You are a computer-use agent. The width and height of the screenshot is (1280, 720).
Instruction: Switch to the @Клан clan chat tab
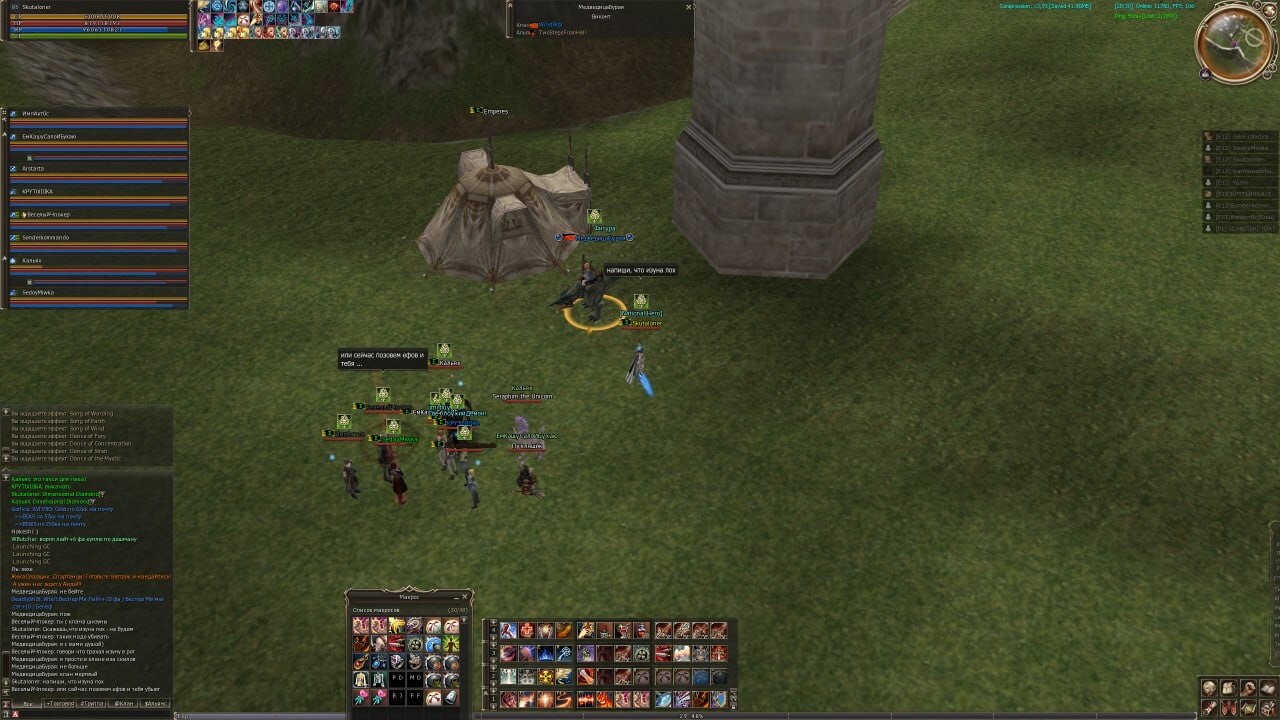(x=124, y=704)
